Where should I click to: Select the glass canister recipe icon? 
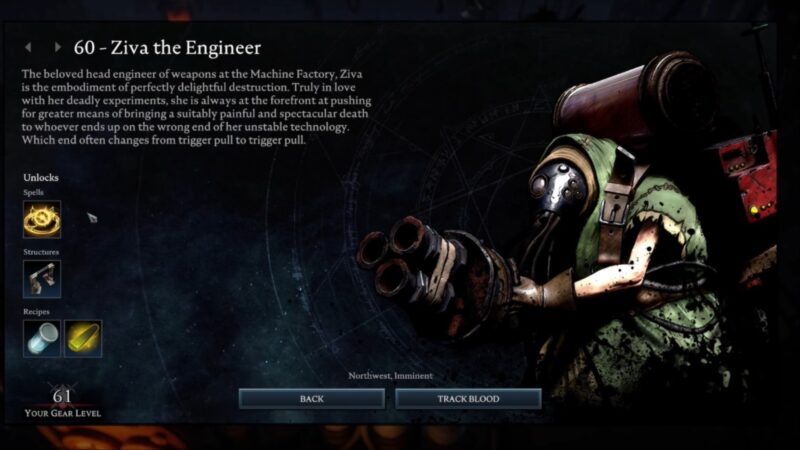(42, 339)
